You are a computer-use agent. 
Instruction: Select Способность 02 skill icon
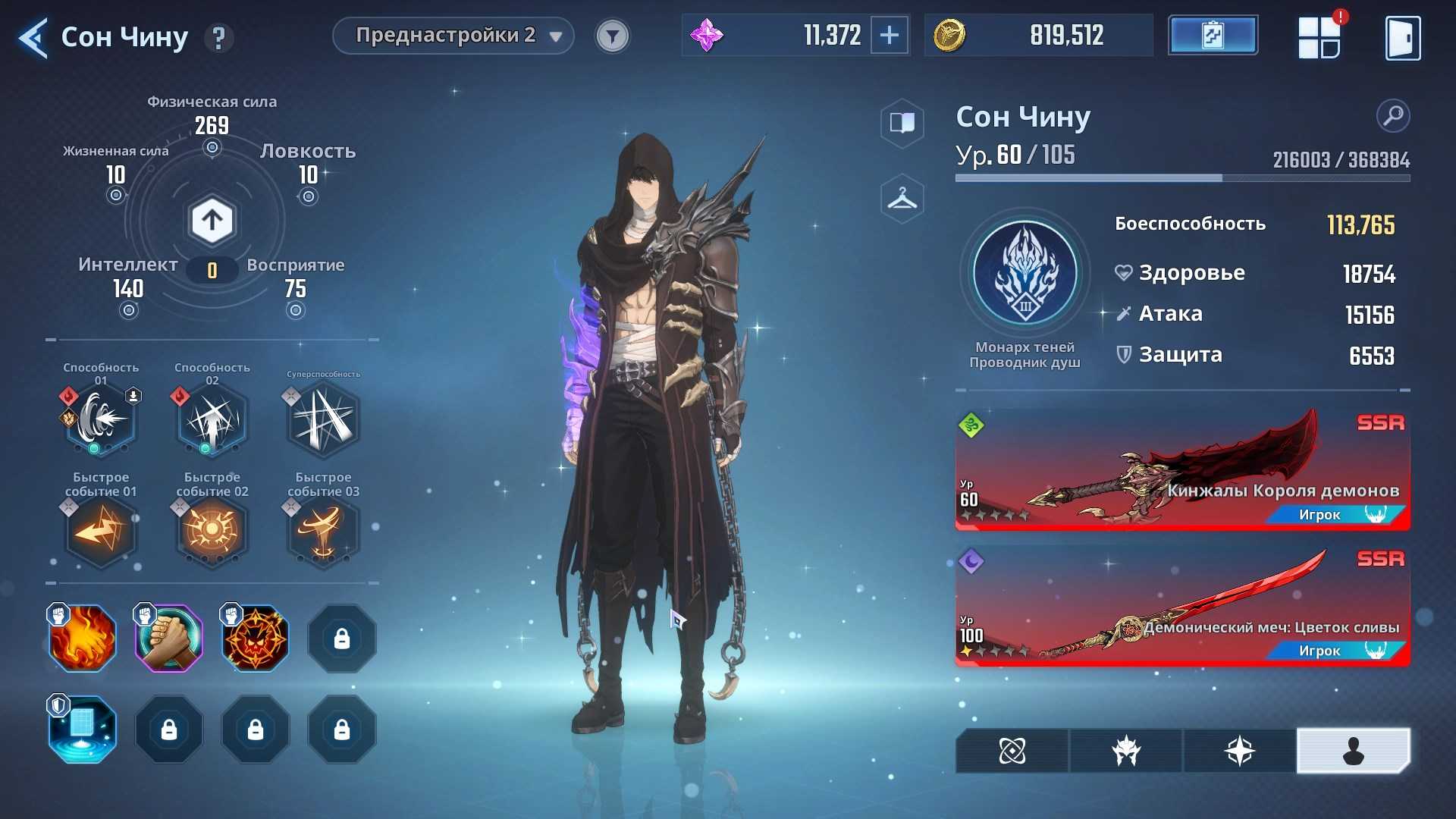pos(212,419)
